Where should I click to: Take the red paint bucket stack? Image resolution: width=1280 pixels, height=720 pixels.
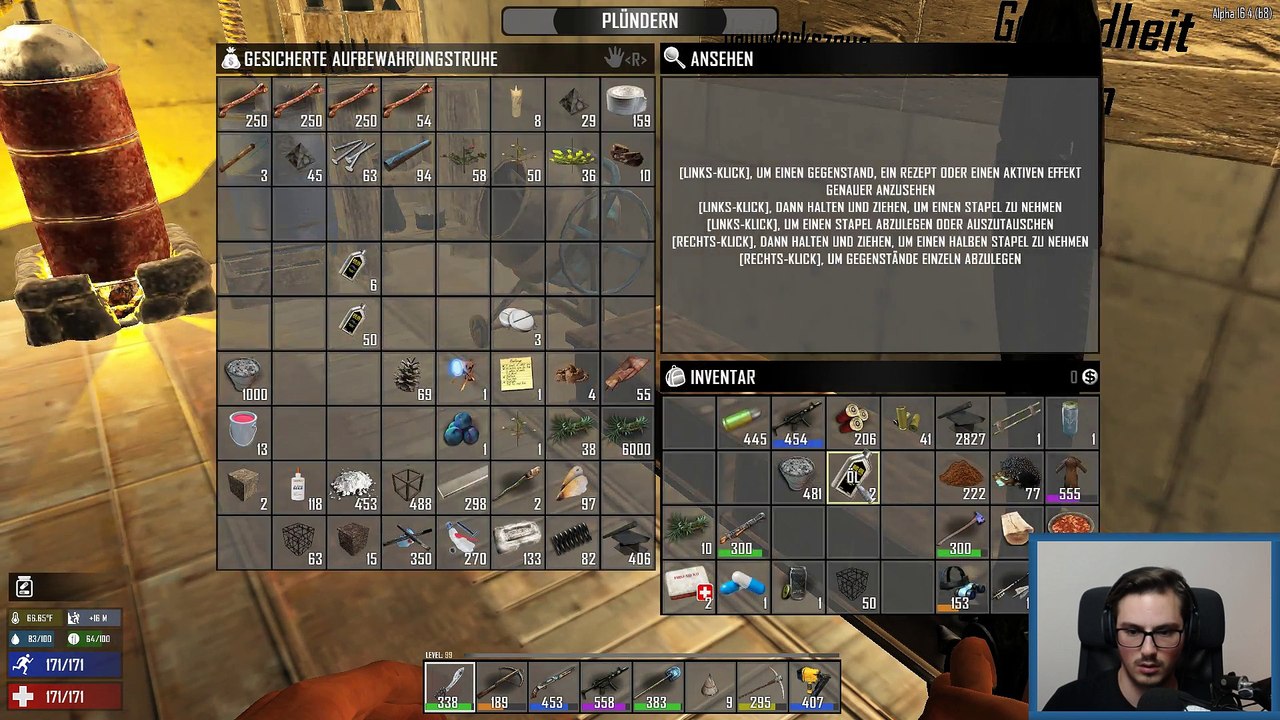pos(244,431)
